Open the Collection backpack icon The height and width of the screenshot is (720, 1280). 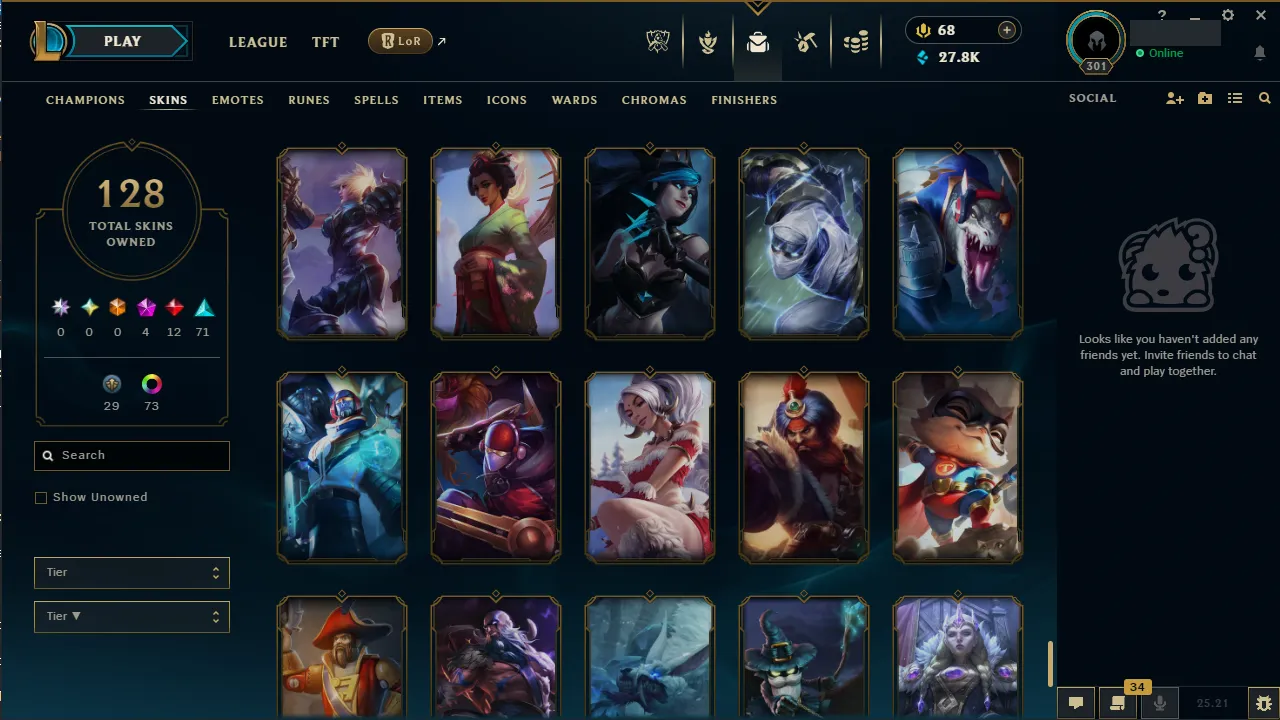[757, 41]
